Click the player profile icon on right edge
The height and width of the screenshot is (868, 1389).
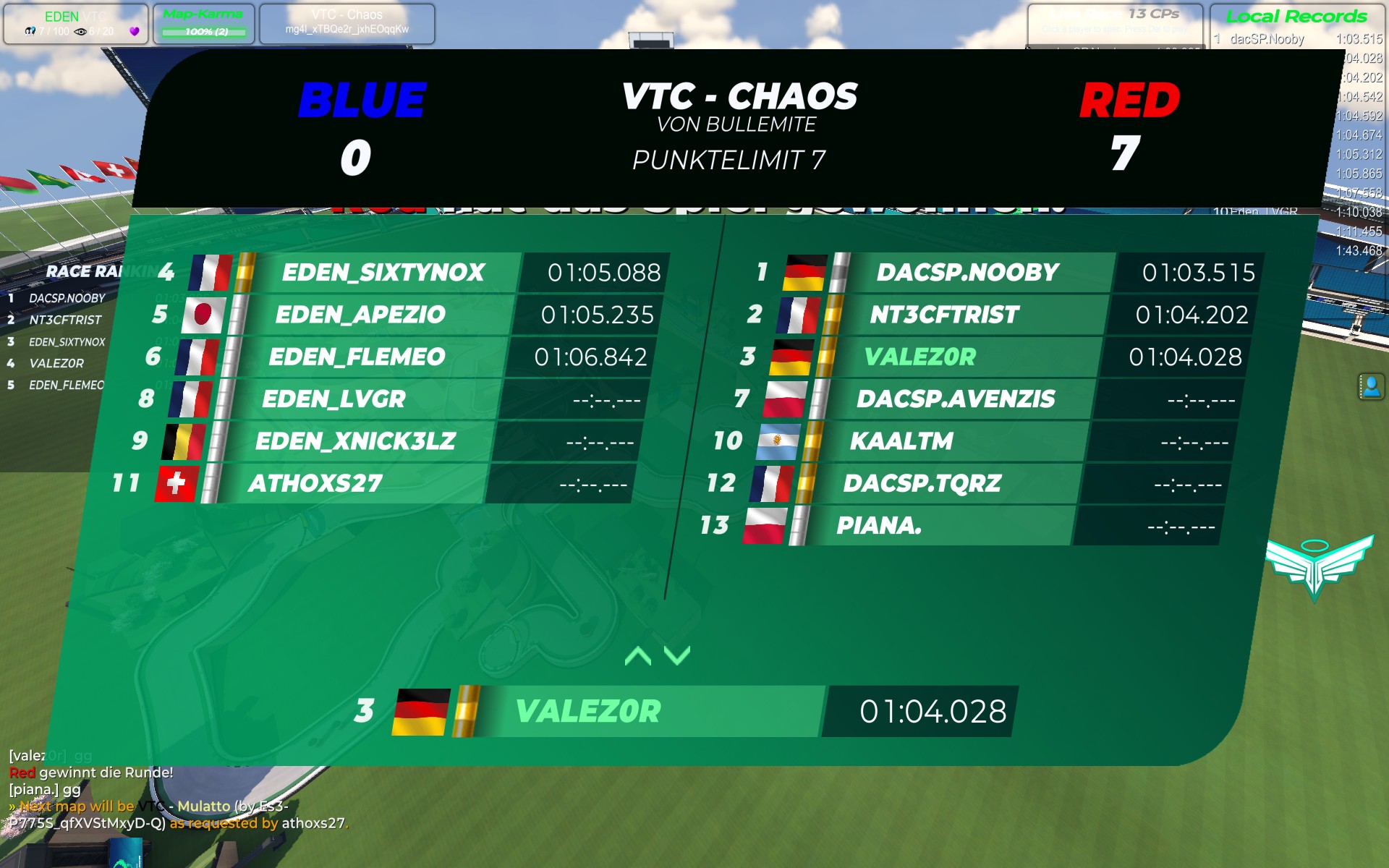(1370, 387)
